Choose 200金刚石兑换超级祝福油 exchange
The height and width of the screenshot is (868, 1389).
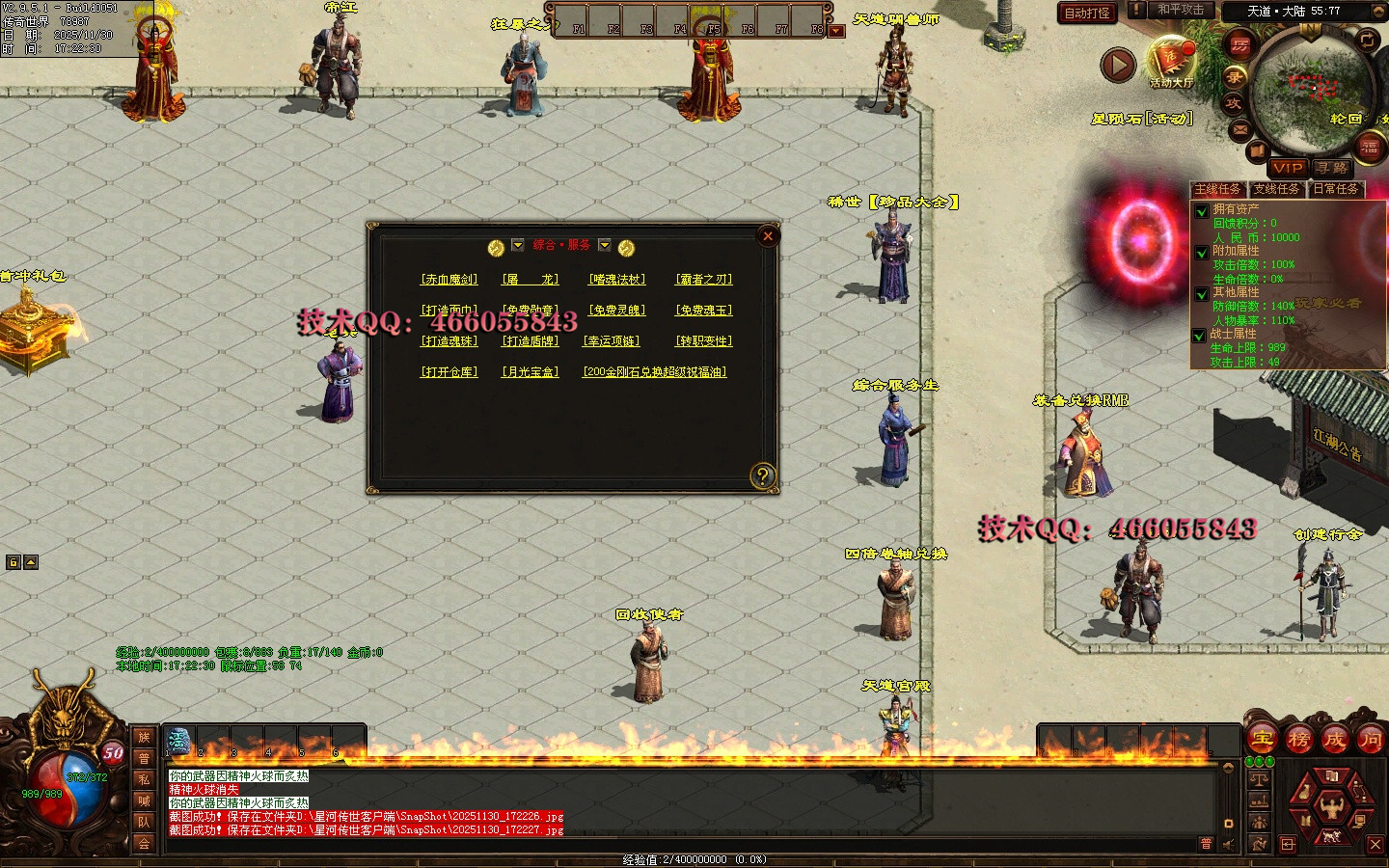point(654,372)
